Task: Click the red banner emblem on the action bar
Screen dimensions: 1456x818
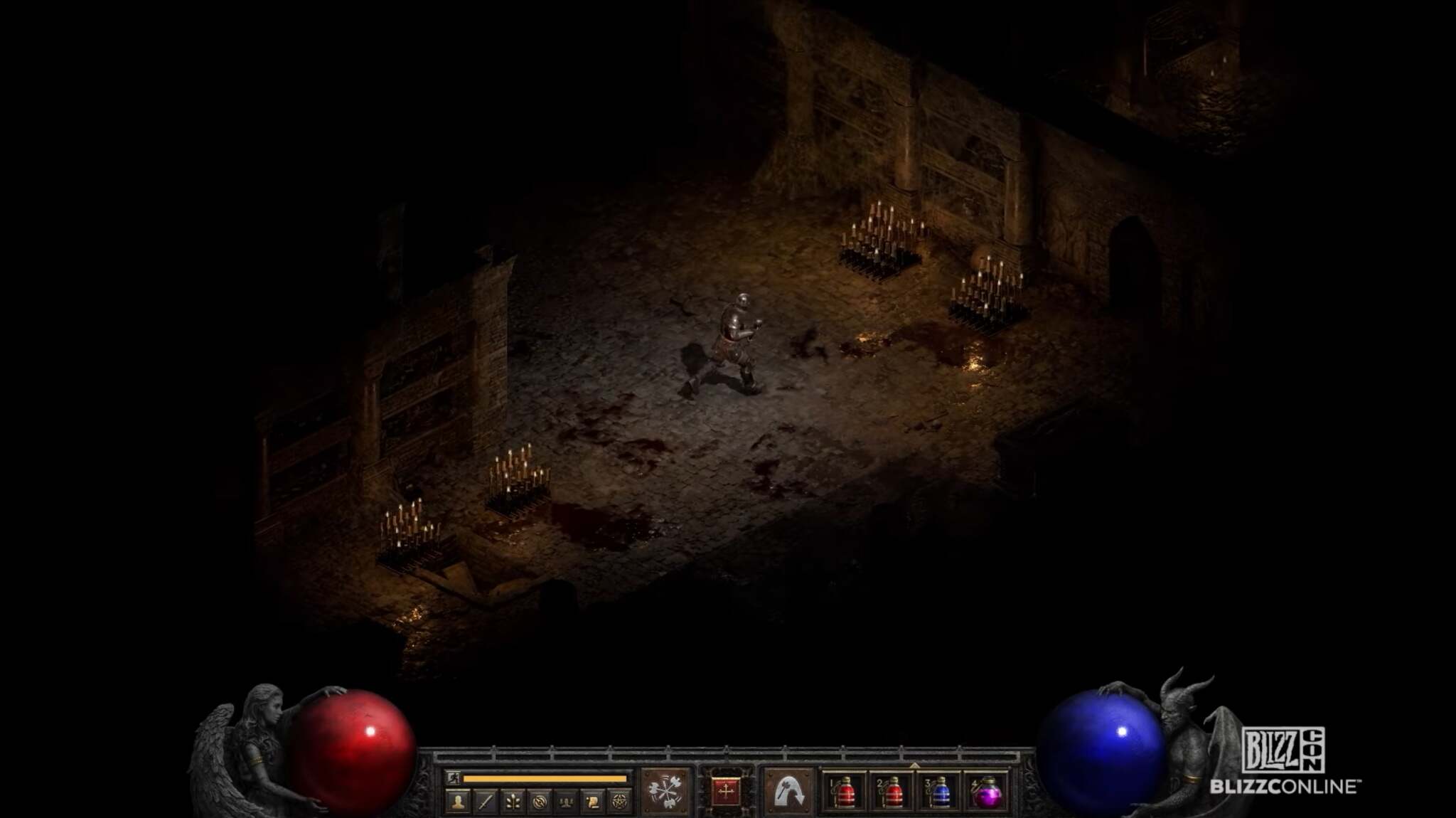Action: [x=726, y=790]
